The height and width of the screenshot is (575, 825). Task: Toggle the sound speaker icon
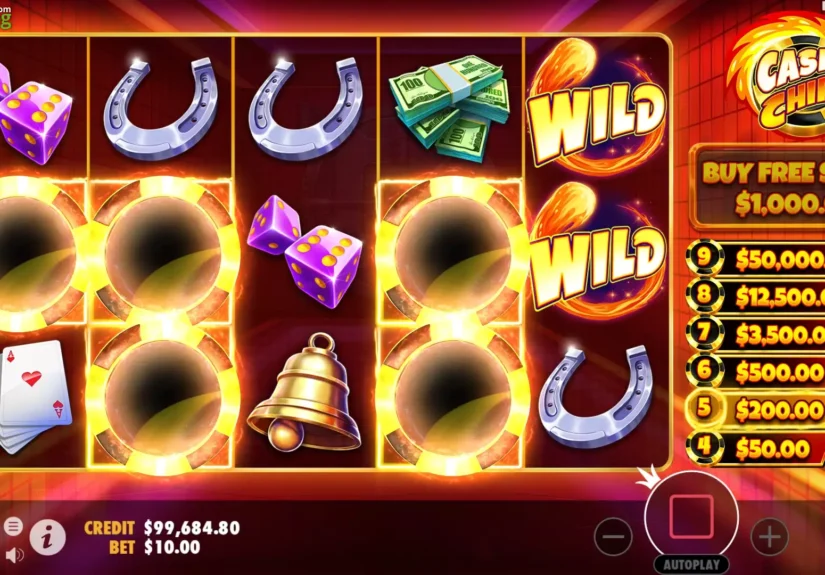[13, 553]
